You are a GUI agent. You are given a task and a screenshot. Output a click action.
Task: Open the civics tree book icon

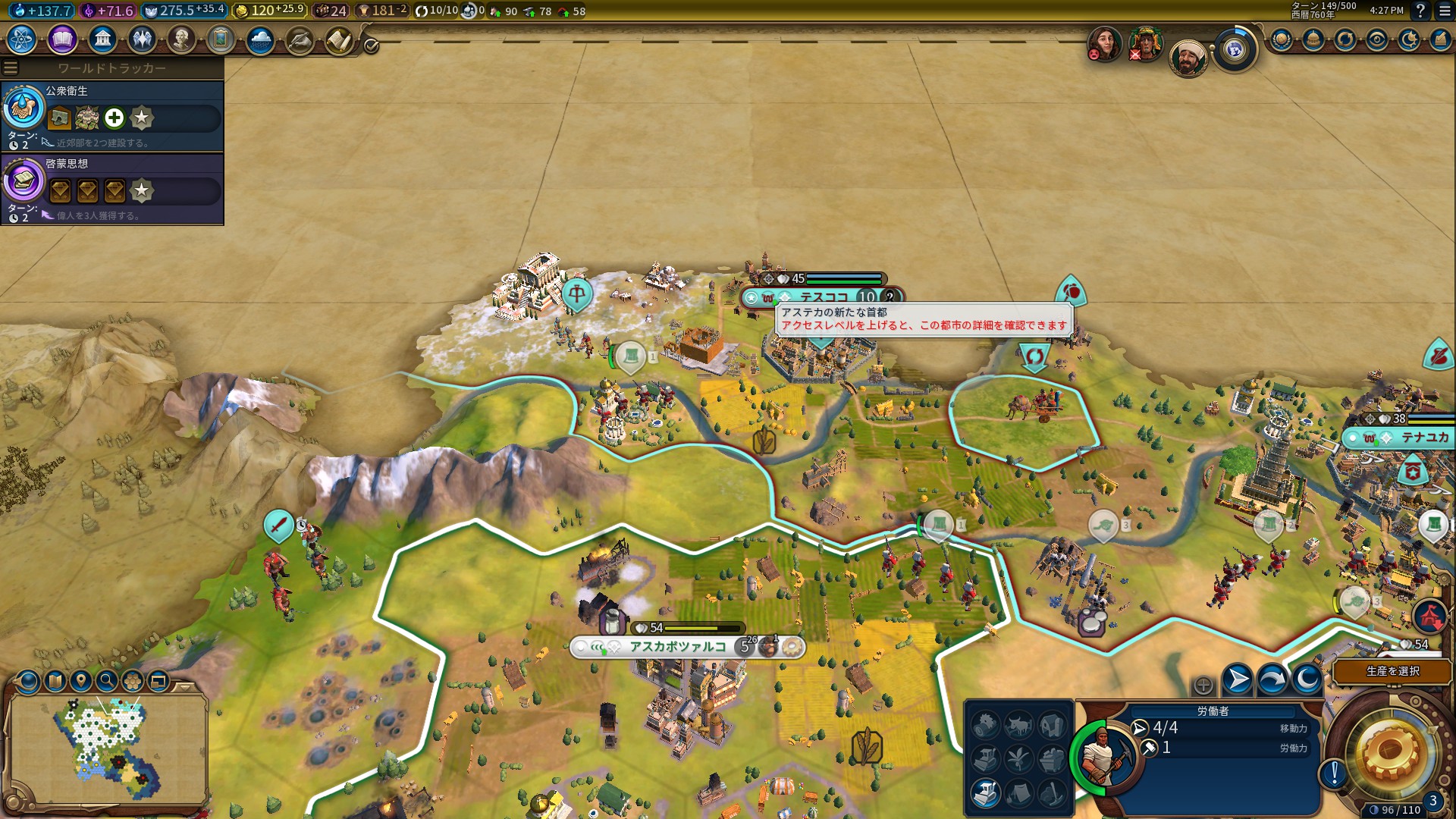click(x=62, y=39)
